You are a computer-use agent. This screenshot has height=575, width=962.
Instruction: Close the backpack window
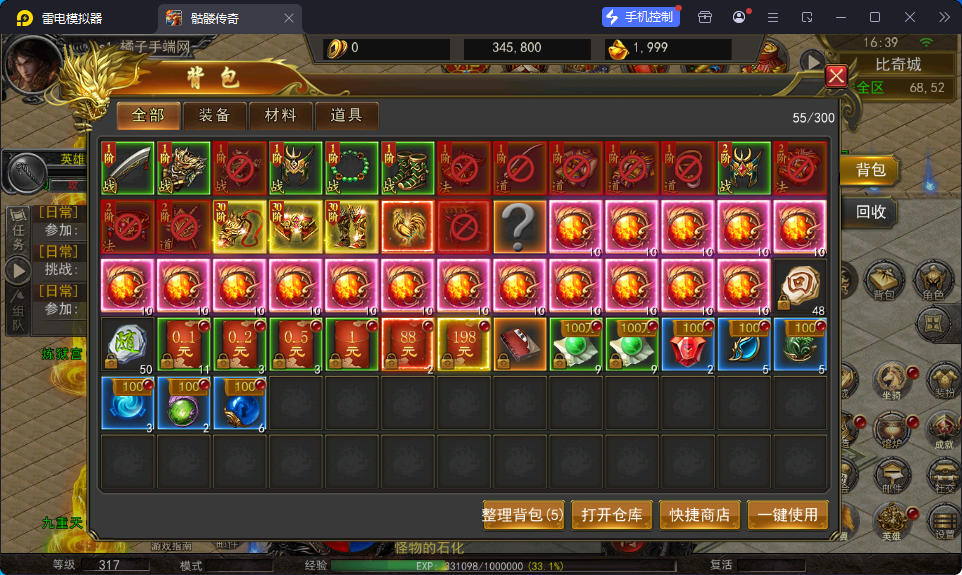[x=837, y=76]
